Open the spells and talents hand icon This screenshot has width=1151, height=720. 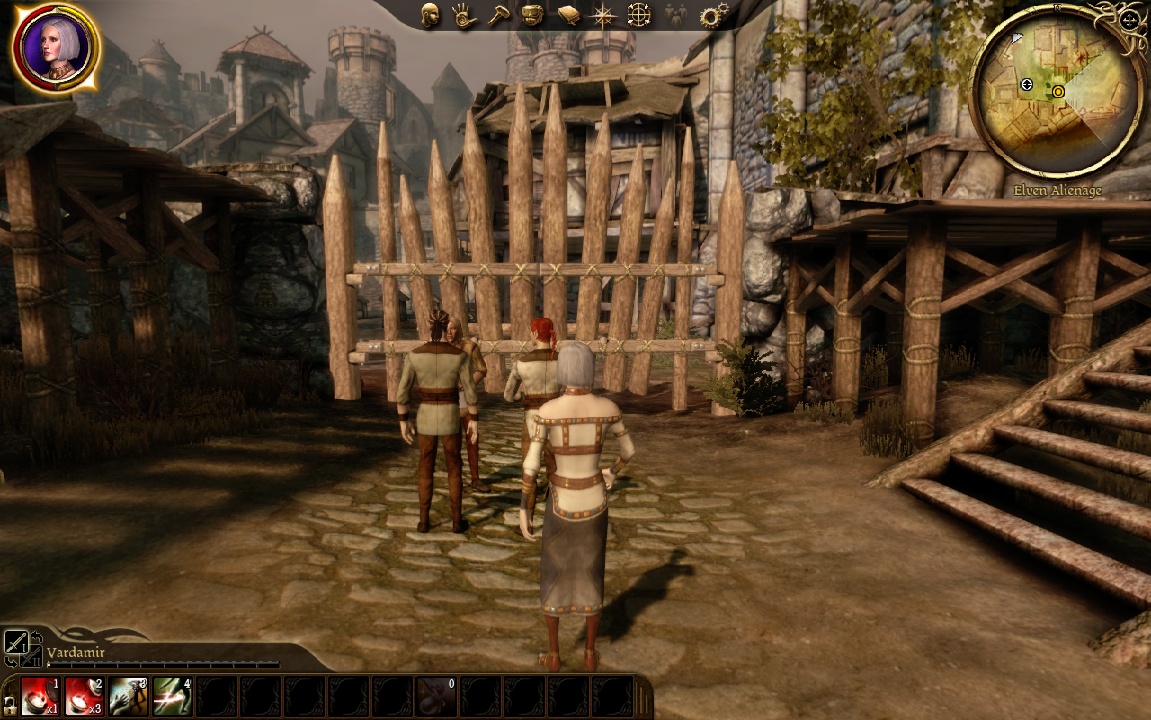462,15
